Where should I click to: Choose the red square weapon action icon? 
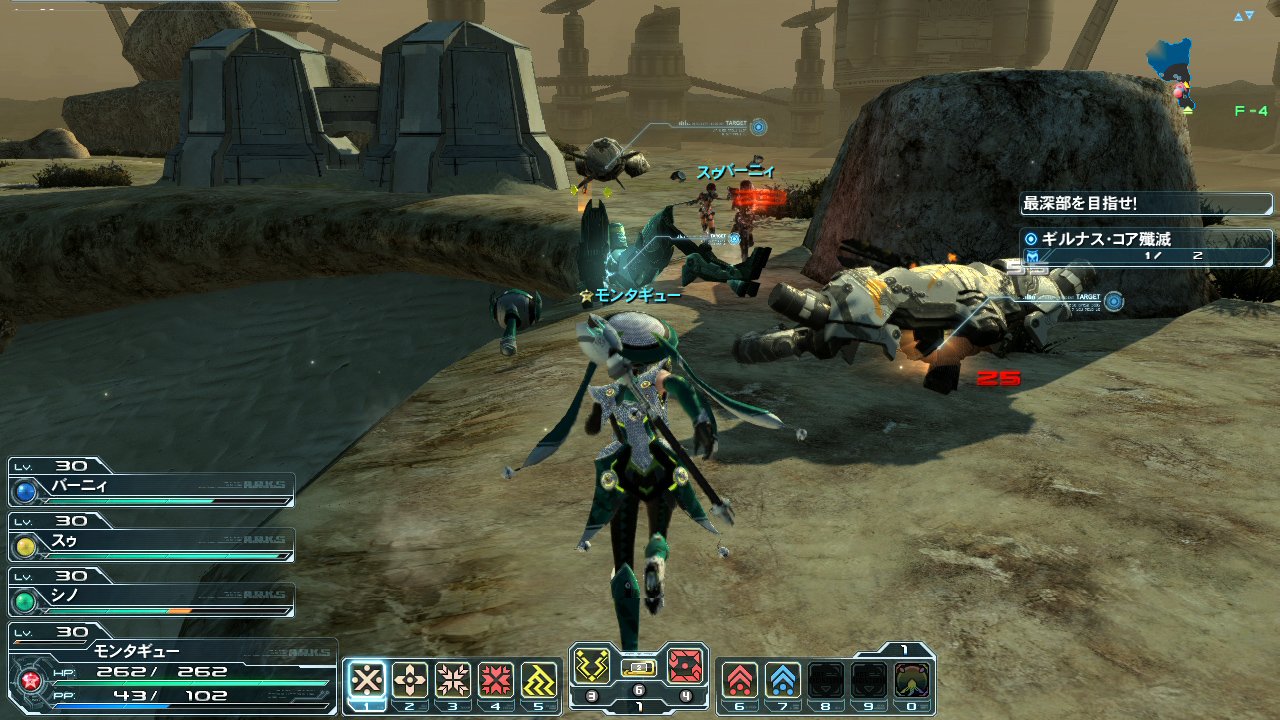(x=685, y=666)
